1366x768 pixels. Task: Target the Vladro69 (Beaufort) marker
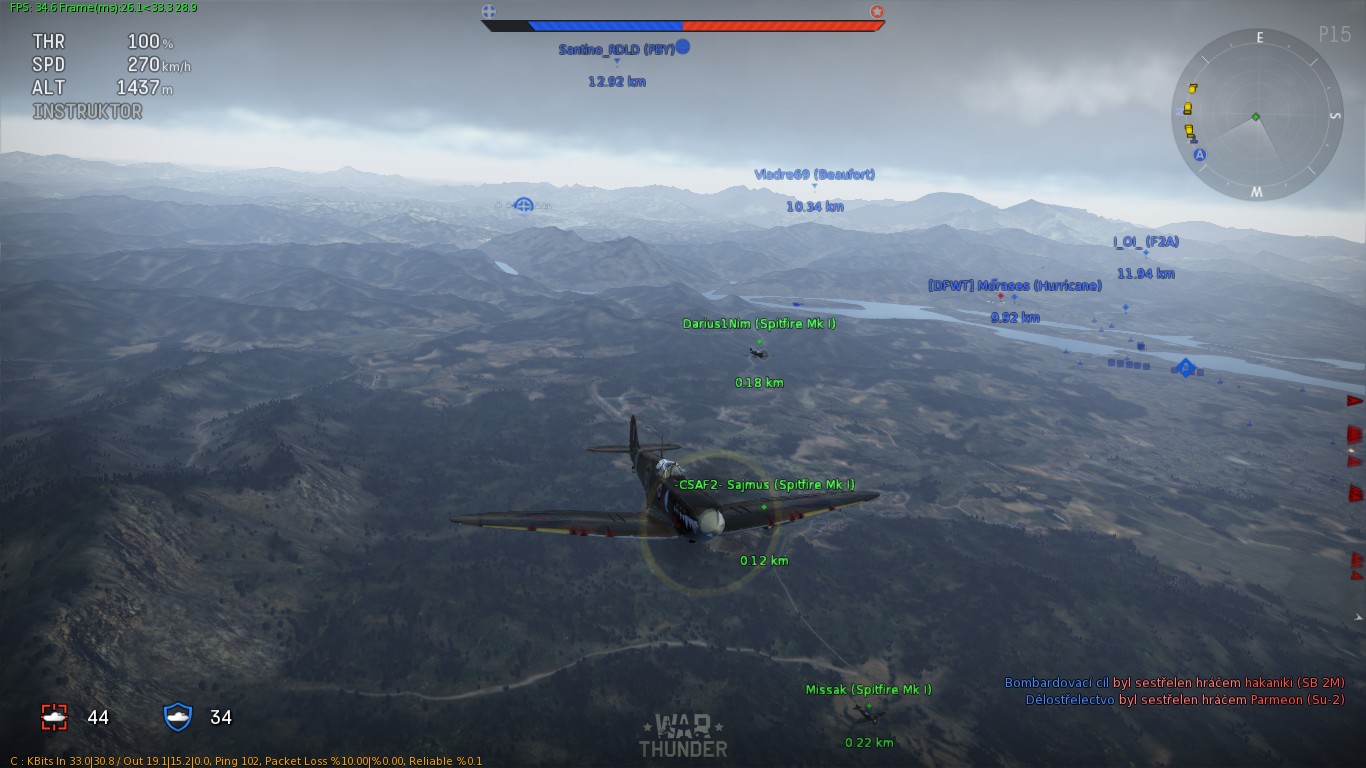(x=814, y=175)
